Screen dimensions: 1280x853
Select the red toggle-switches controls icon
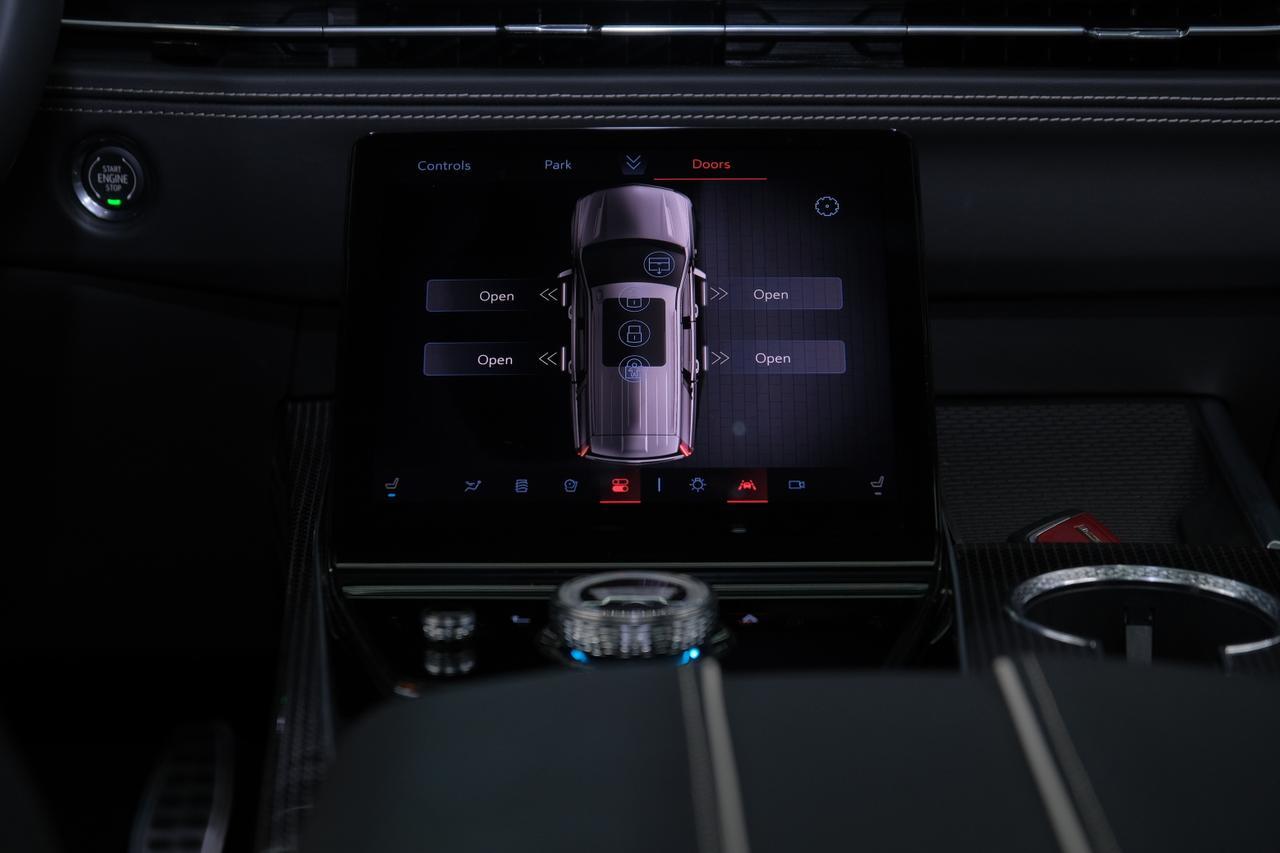620,483
